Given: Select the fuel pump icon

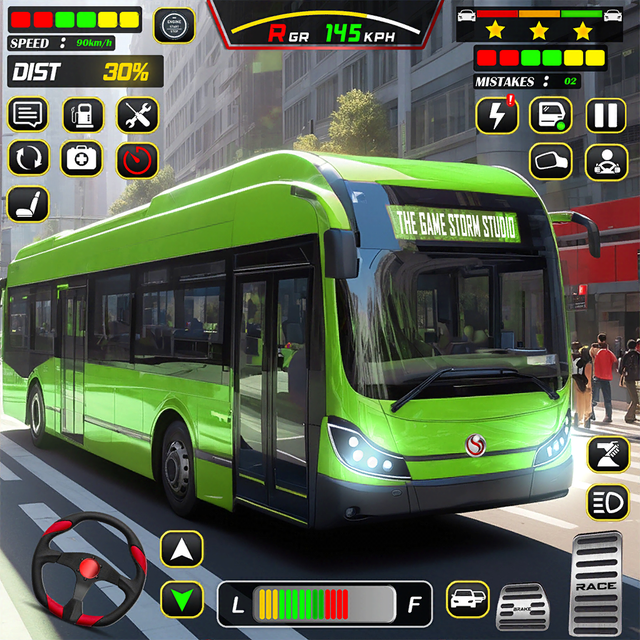Looking at the screenshot, I should (83, 114).
